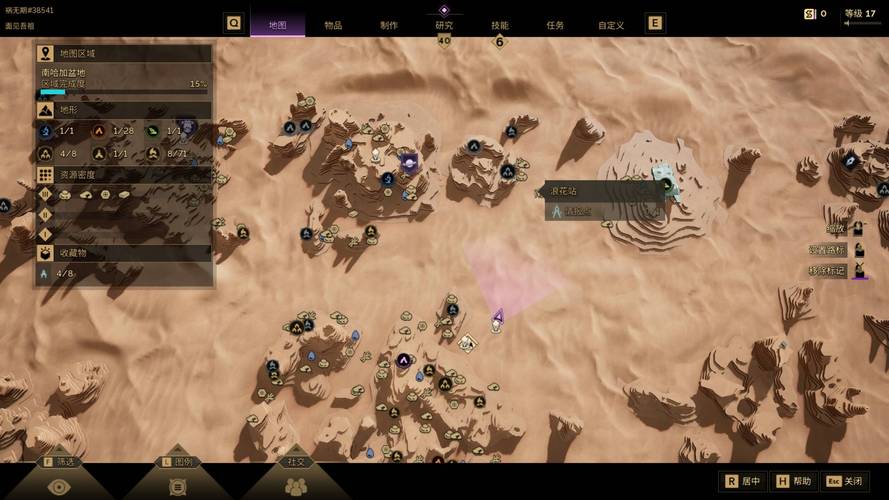Open the 社交 (Social) panel
Viewport: 889px width, 500px height.
[297, 485]
